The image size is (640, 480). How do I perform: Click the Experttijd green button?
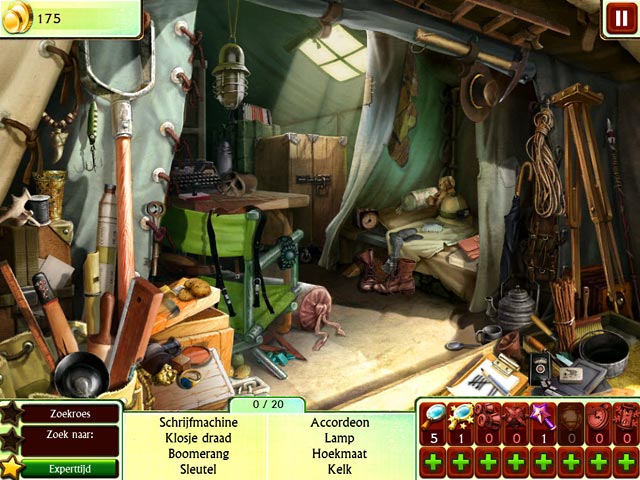click(69, 467)
